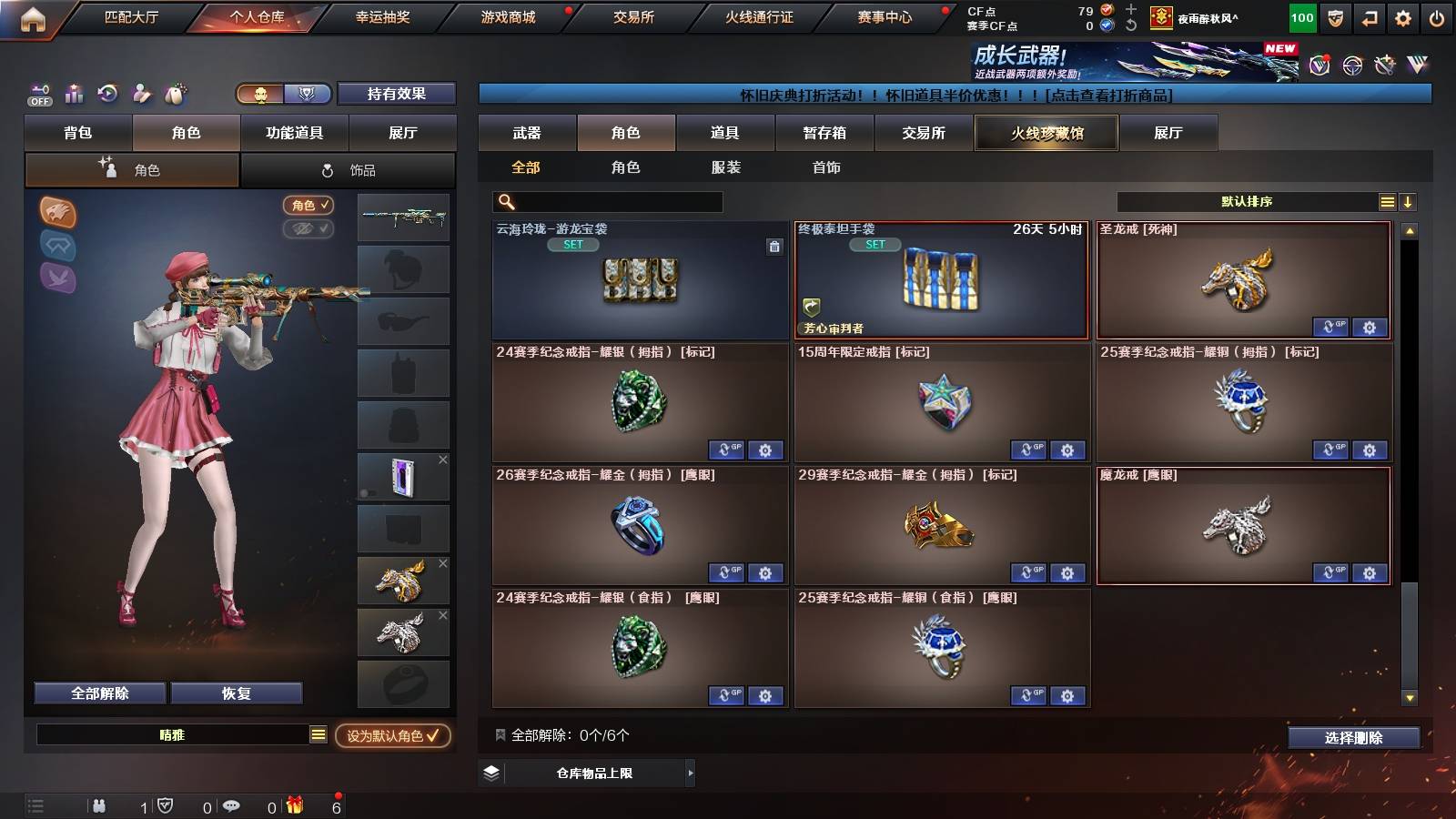Click the 全部解除 button under the character
This screenshot has width=1456, height=819.
point(98,693)
